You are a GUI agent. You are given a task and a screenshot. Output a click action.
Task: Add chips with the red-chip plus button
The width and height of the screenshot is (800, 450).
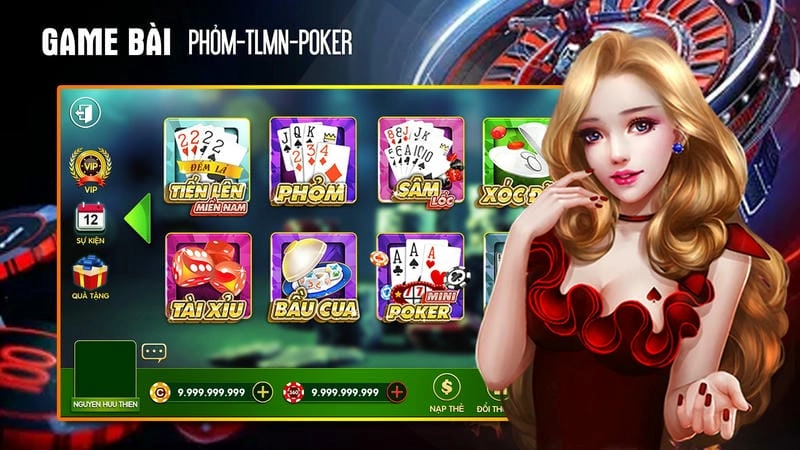point(397,392)
